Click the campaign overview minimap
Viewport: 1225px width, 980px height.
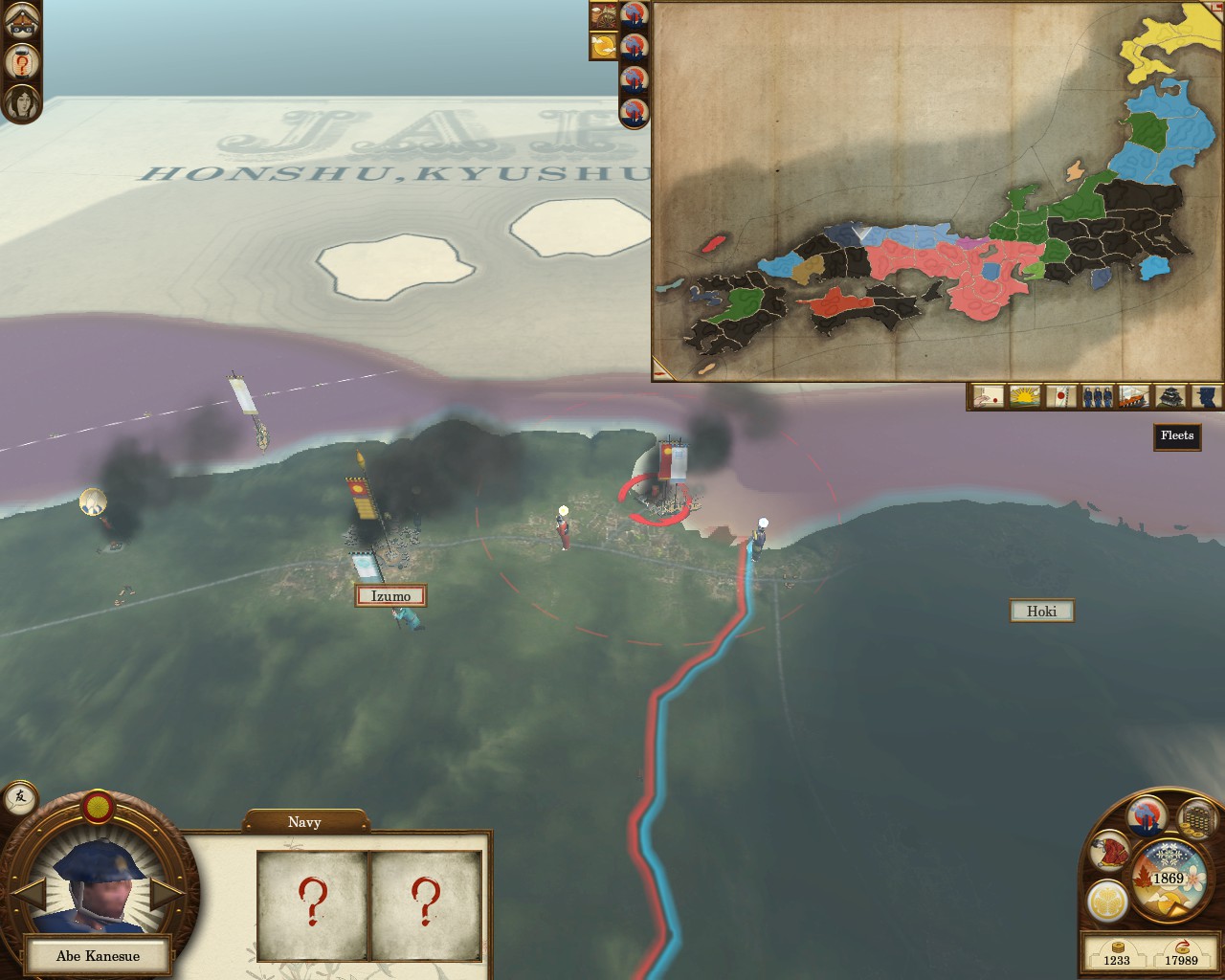pyautogui.click(x=936, y=189)
